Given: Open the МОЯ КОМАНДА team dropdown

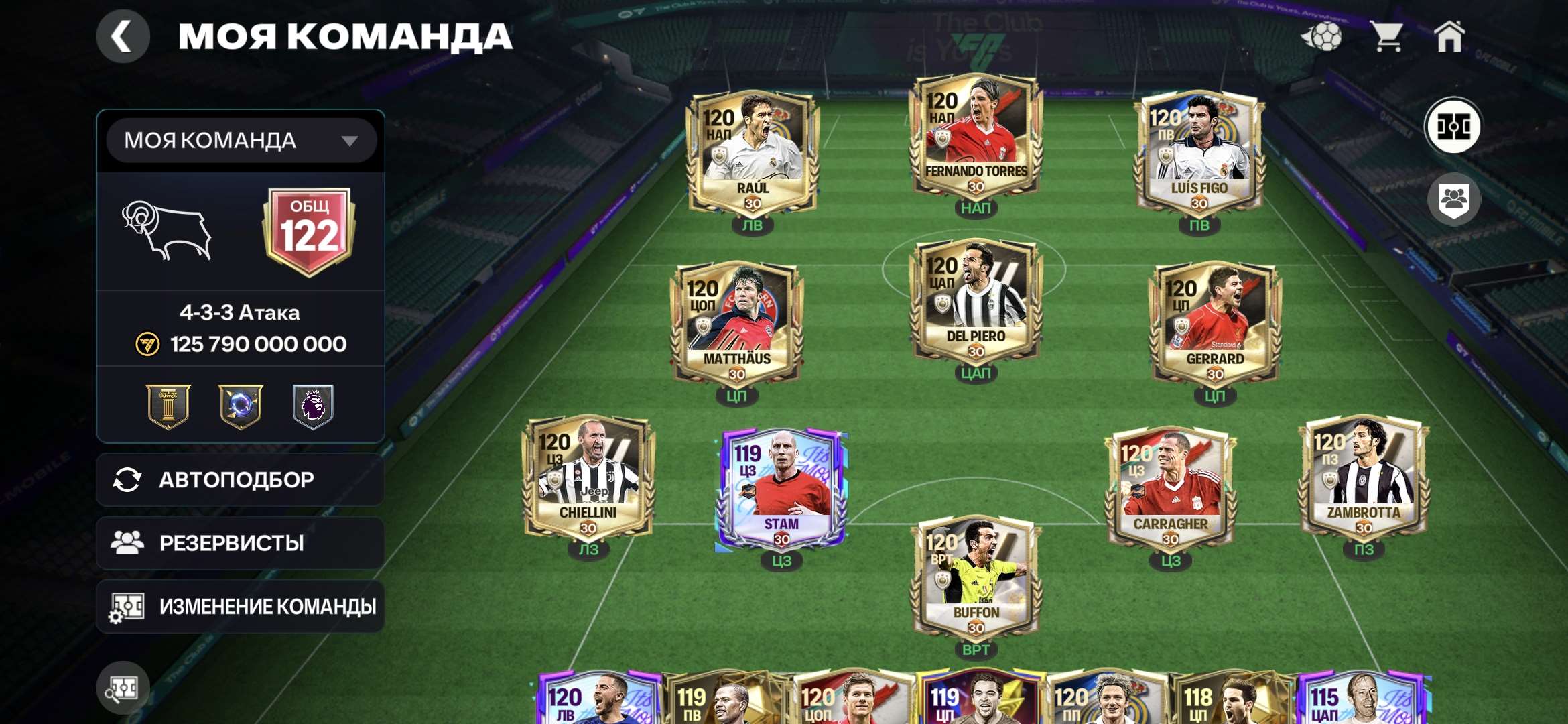Looking at the screenshot, I should (x=240, y=139).
